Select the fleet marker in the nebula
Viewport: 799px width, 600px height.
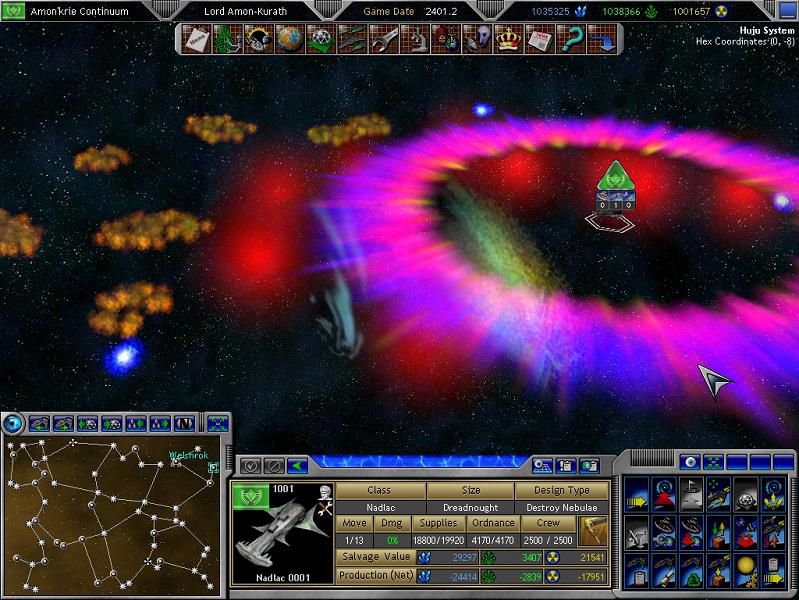(612, 181)
